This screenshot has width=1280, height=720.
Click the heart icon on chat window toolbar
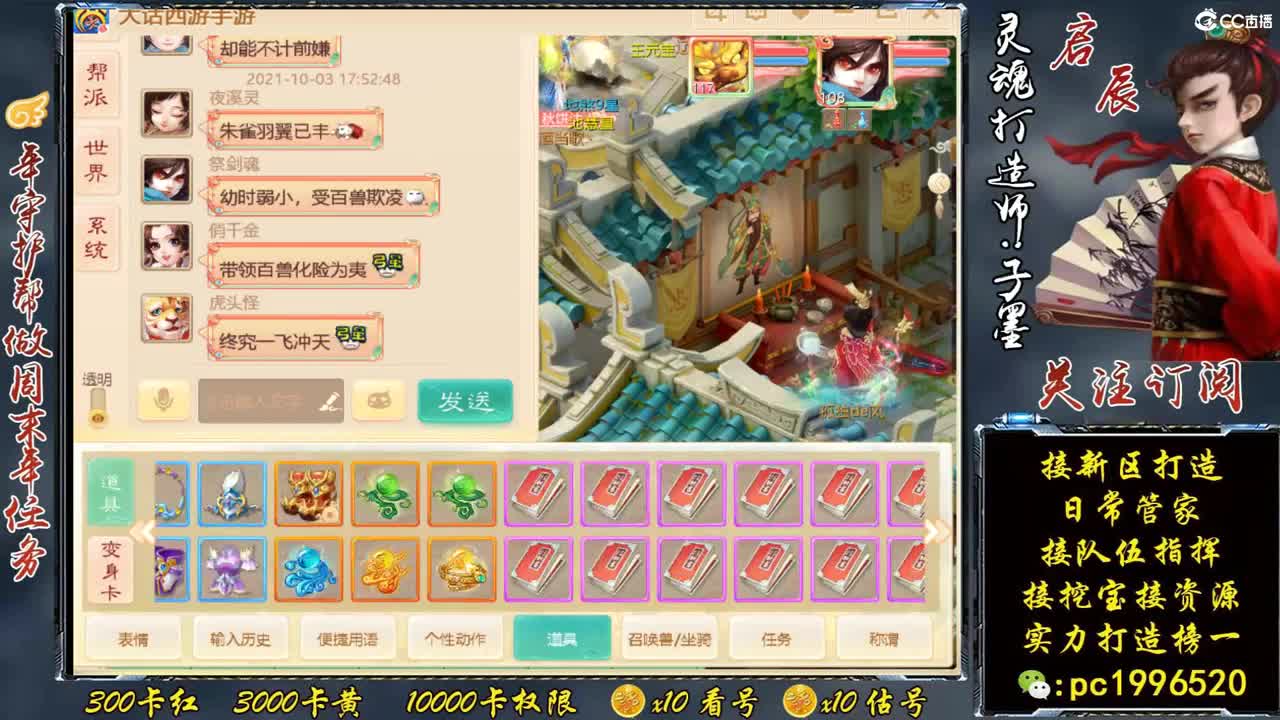pyautogui.click(x=801, y=13)
